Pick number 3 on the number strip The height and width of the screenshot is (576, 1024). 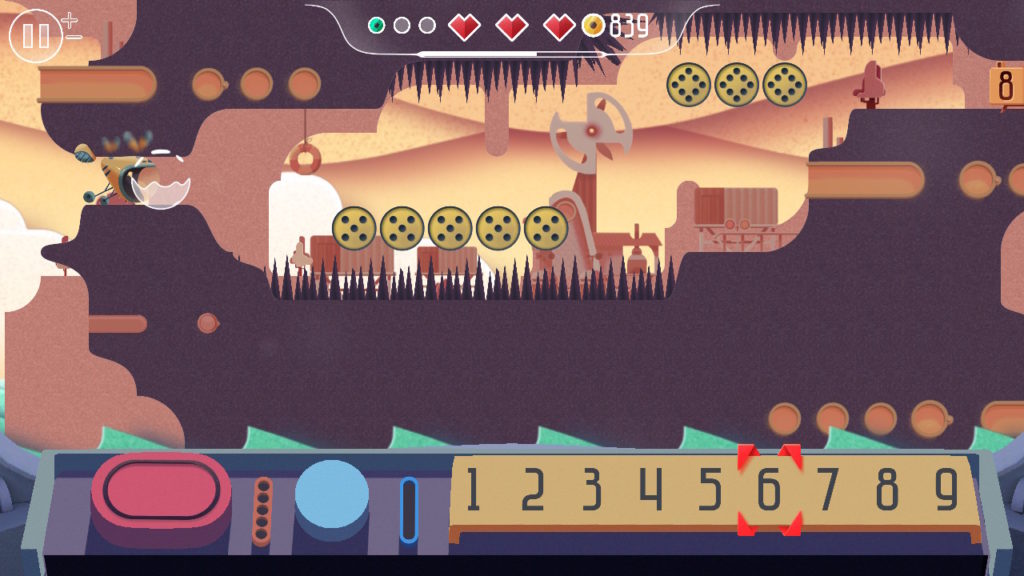pos(592,490)
